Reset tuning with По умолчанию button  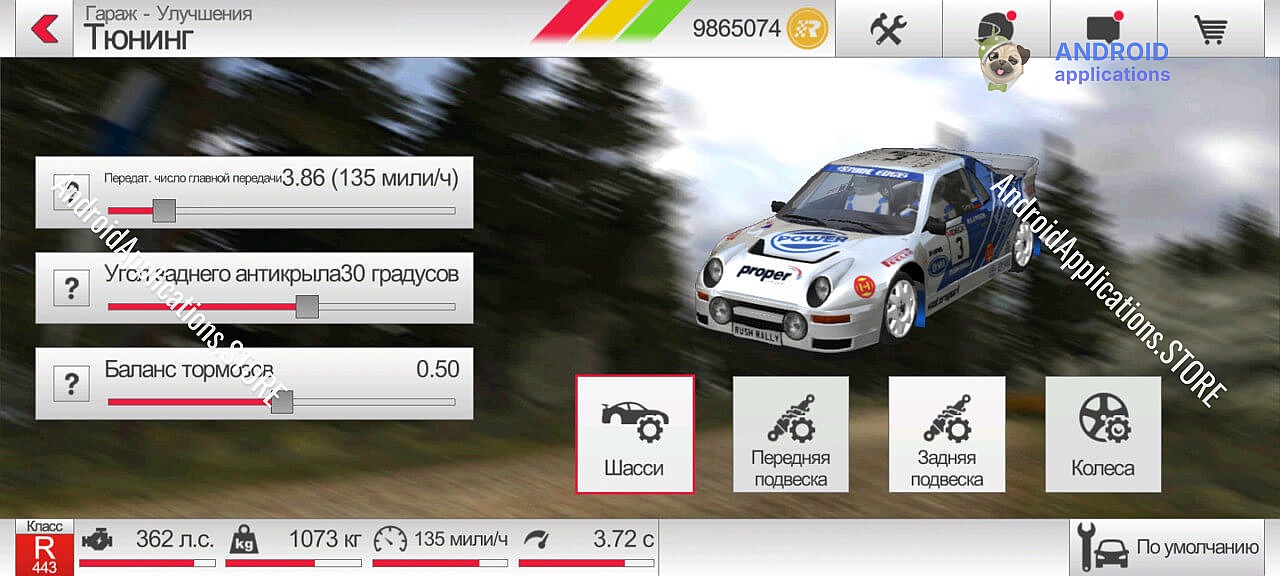1166,547
